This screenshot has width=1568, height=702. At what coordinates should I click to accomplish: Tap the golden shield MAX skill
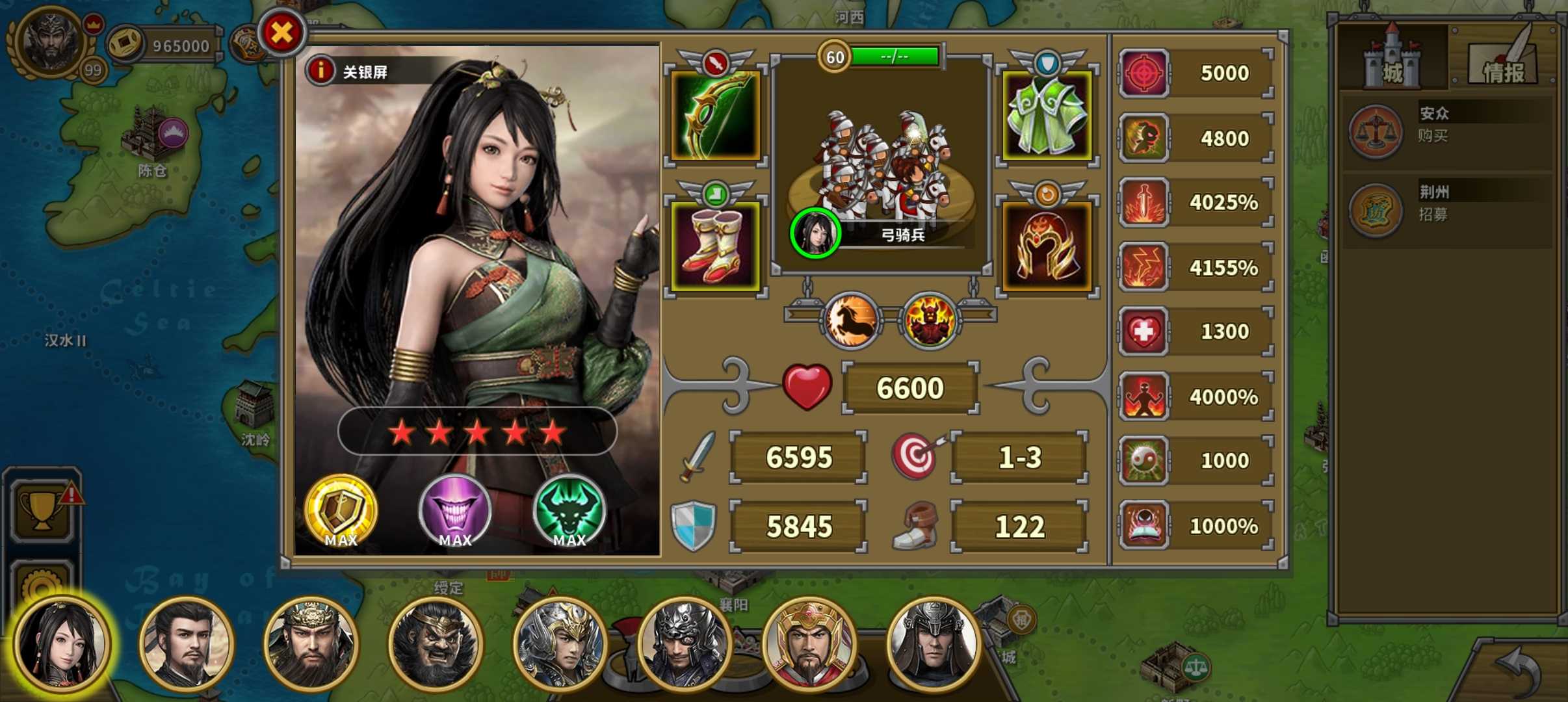point(341,512)
